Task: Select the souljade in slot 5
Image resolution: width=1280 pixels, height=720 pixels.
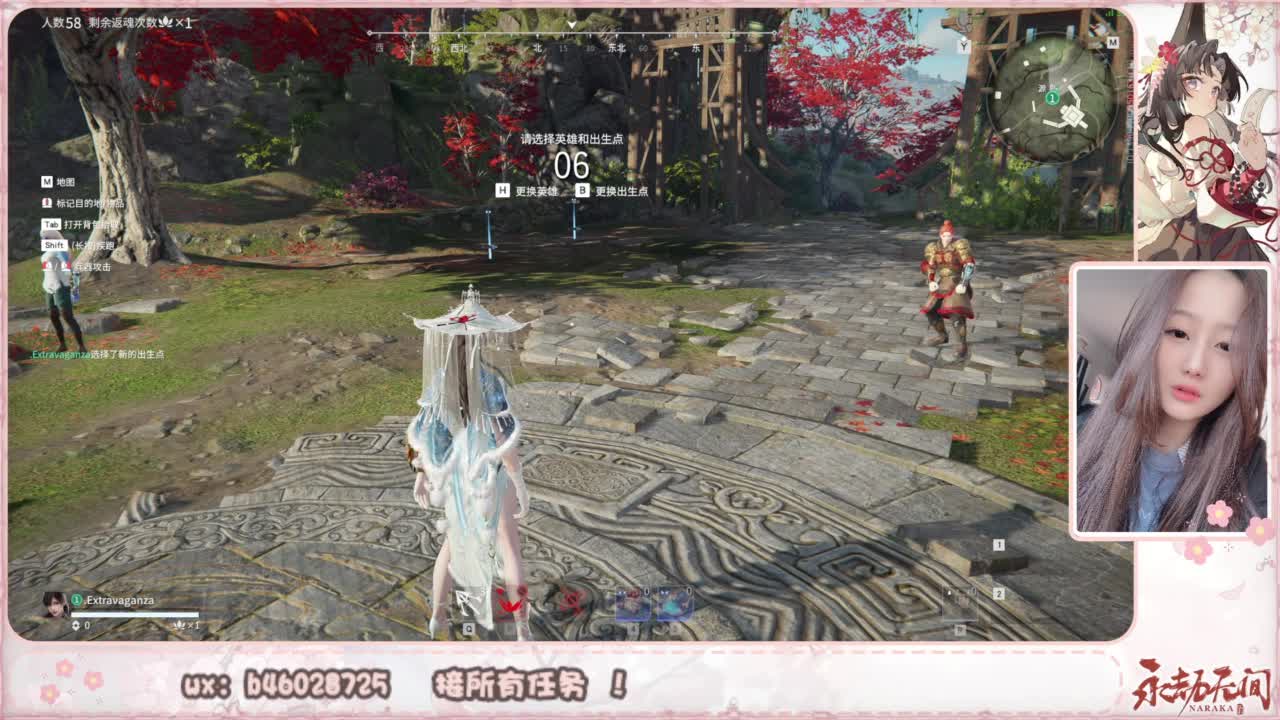Action: pyautogui.click(x=673, y=602)
